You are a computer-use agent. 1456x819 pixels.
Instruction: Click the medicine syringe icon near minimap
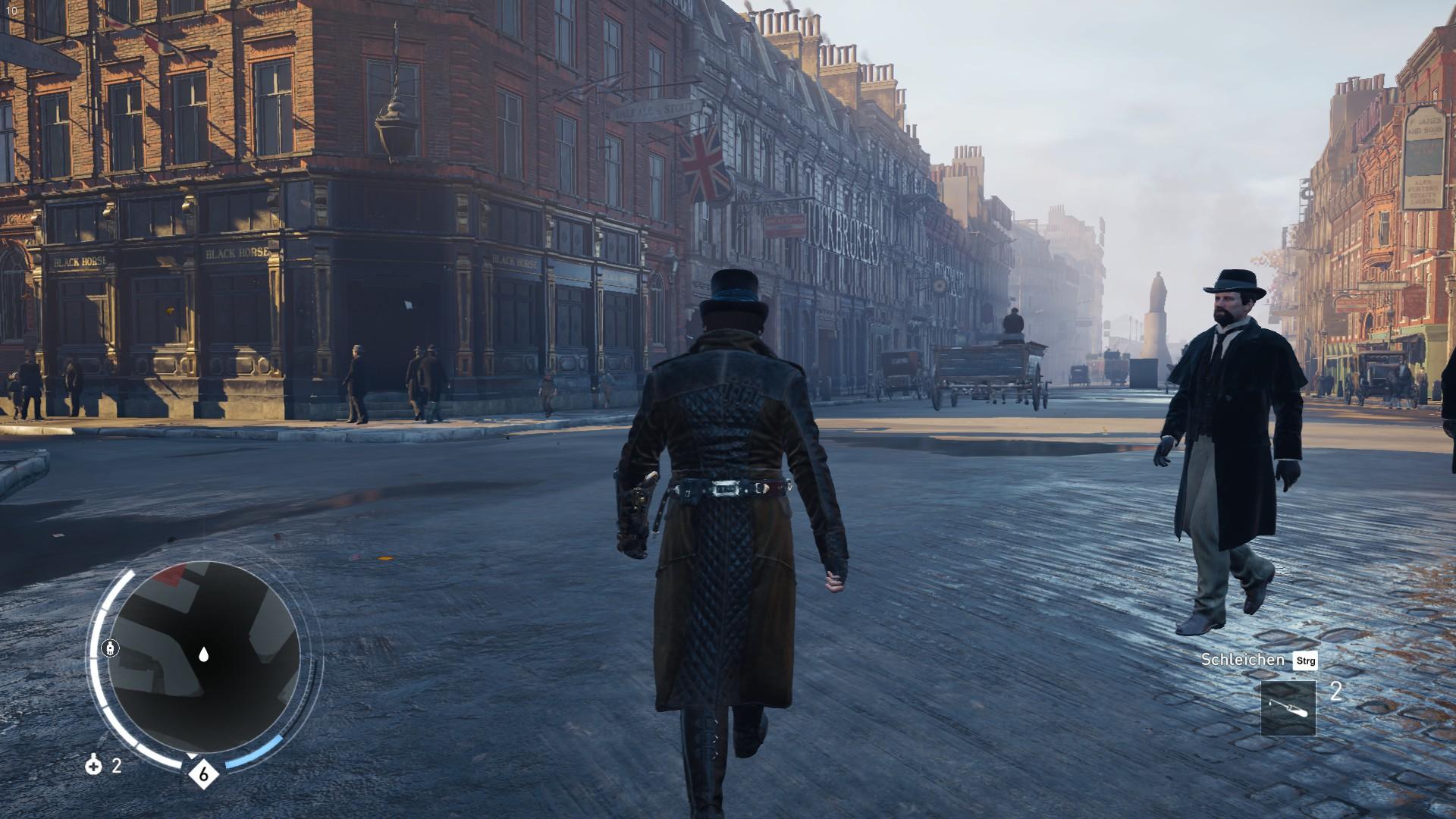(94, 768)
